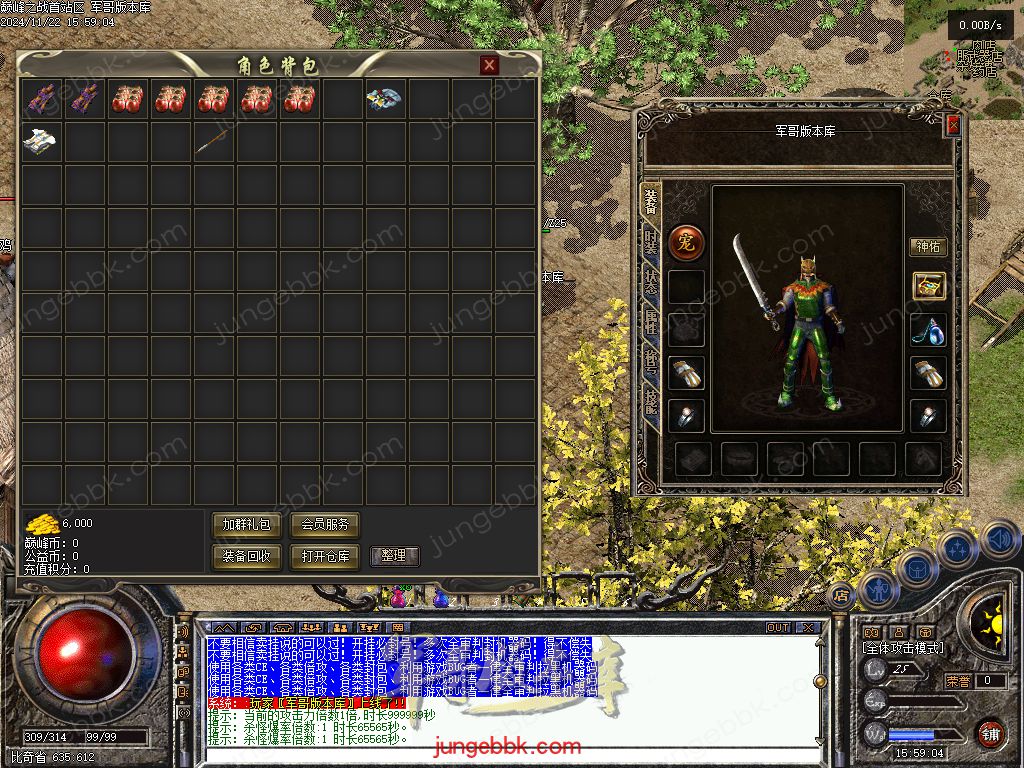Click the round 宠 pet button
Screen dimensions: 1024x768
click(686, 242)
